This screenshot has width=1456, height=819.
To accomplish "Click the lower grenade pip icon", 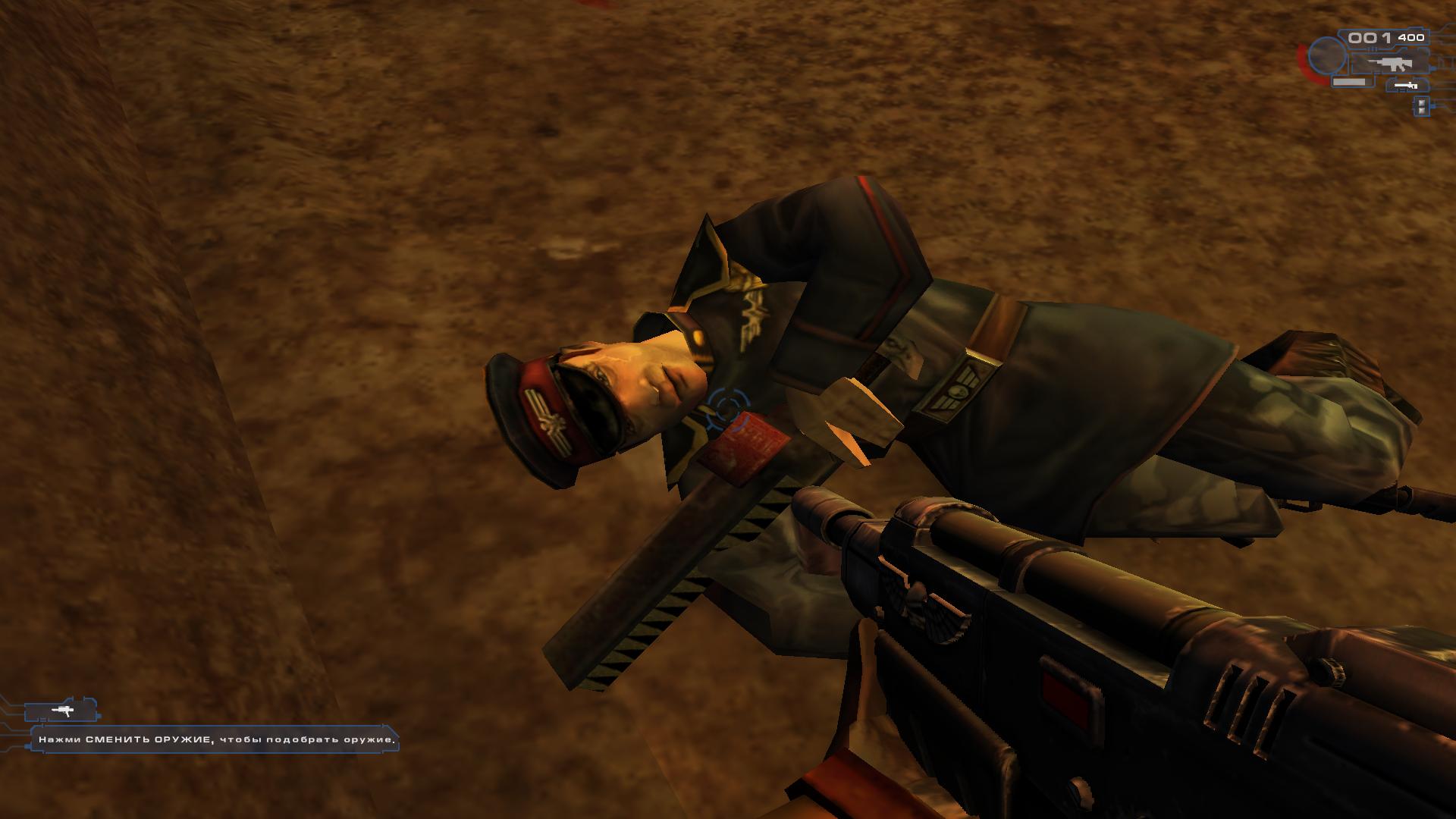I will coord(1422,111).
